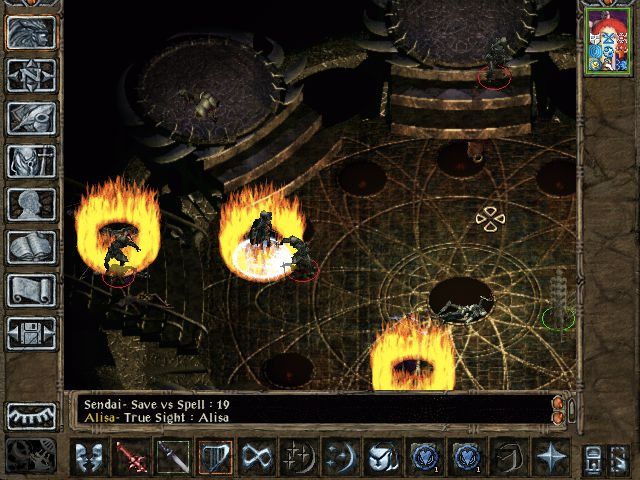Open the inventory screen (armored figure)

[x=31, y=161]
